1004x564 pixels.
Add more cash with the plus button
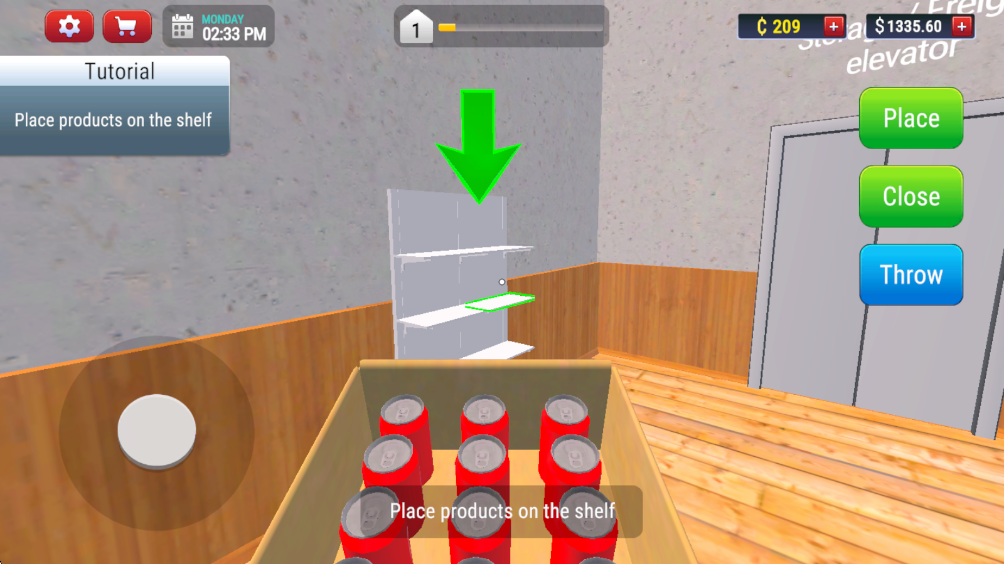[962, 27]
